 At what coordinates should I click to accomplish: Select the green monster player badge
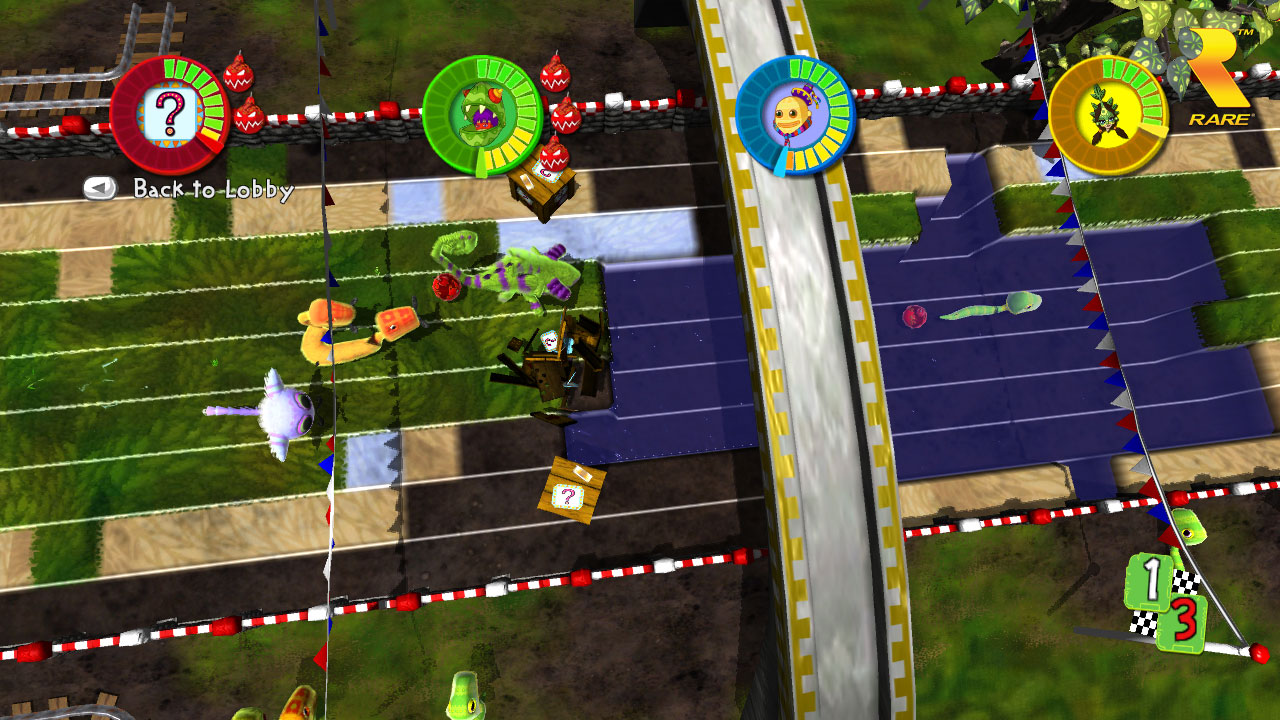pos(481,115)
